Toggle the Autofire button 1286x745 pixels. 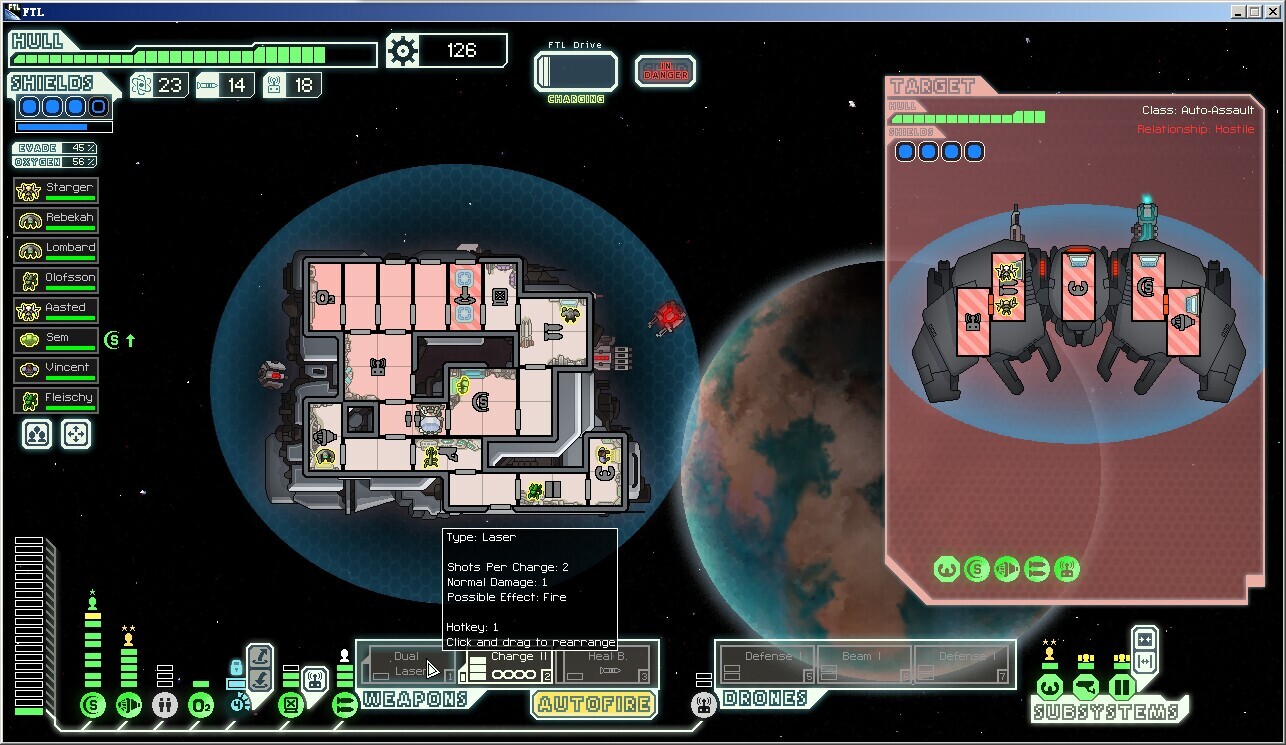pos(594,704)
